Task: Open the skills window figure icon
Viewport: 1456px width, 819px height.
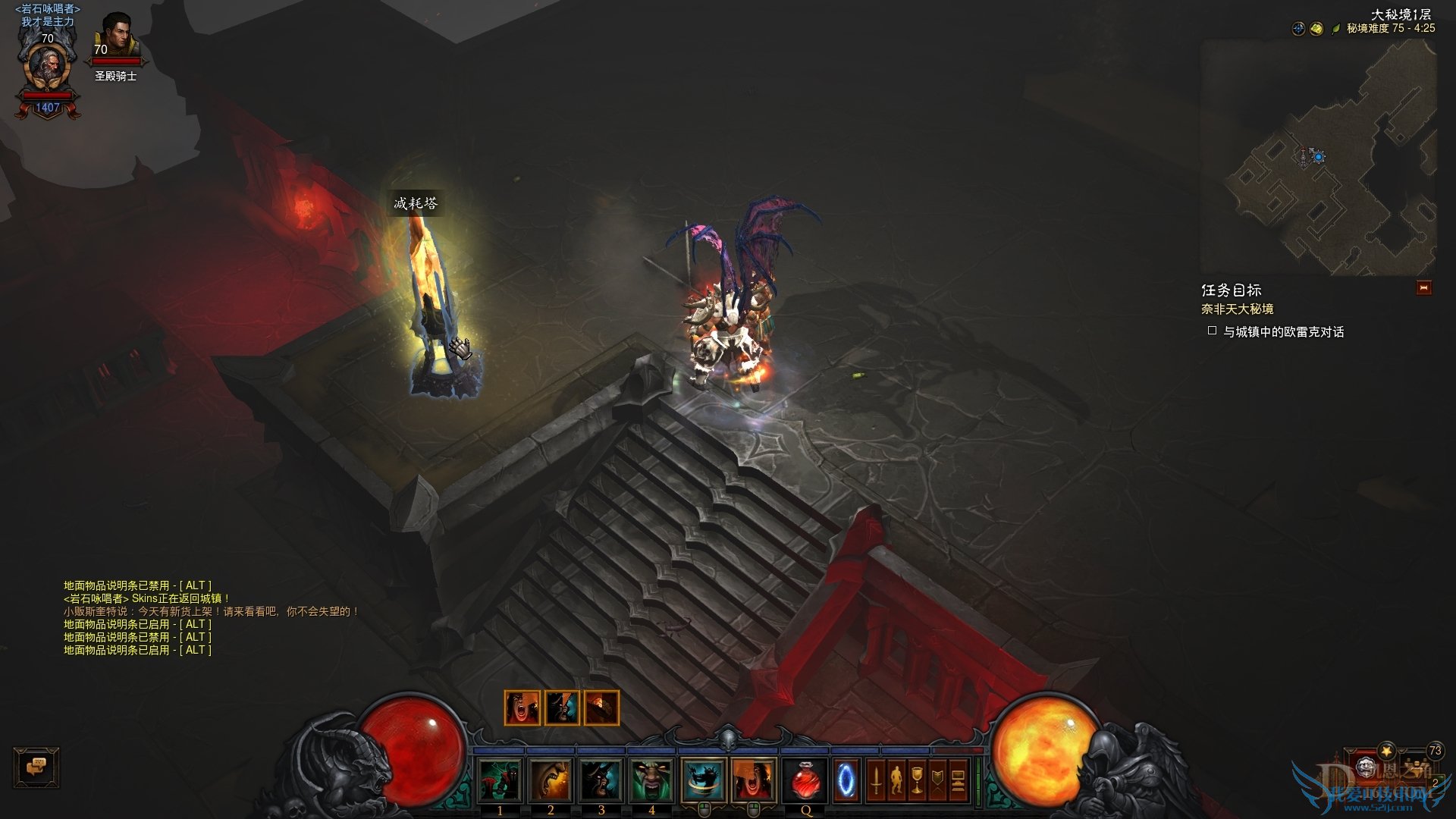Action: pos(896,779)
